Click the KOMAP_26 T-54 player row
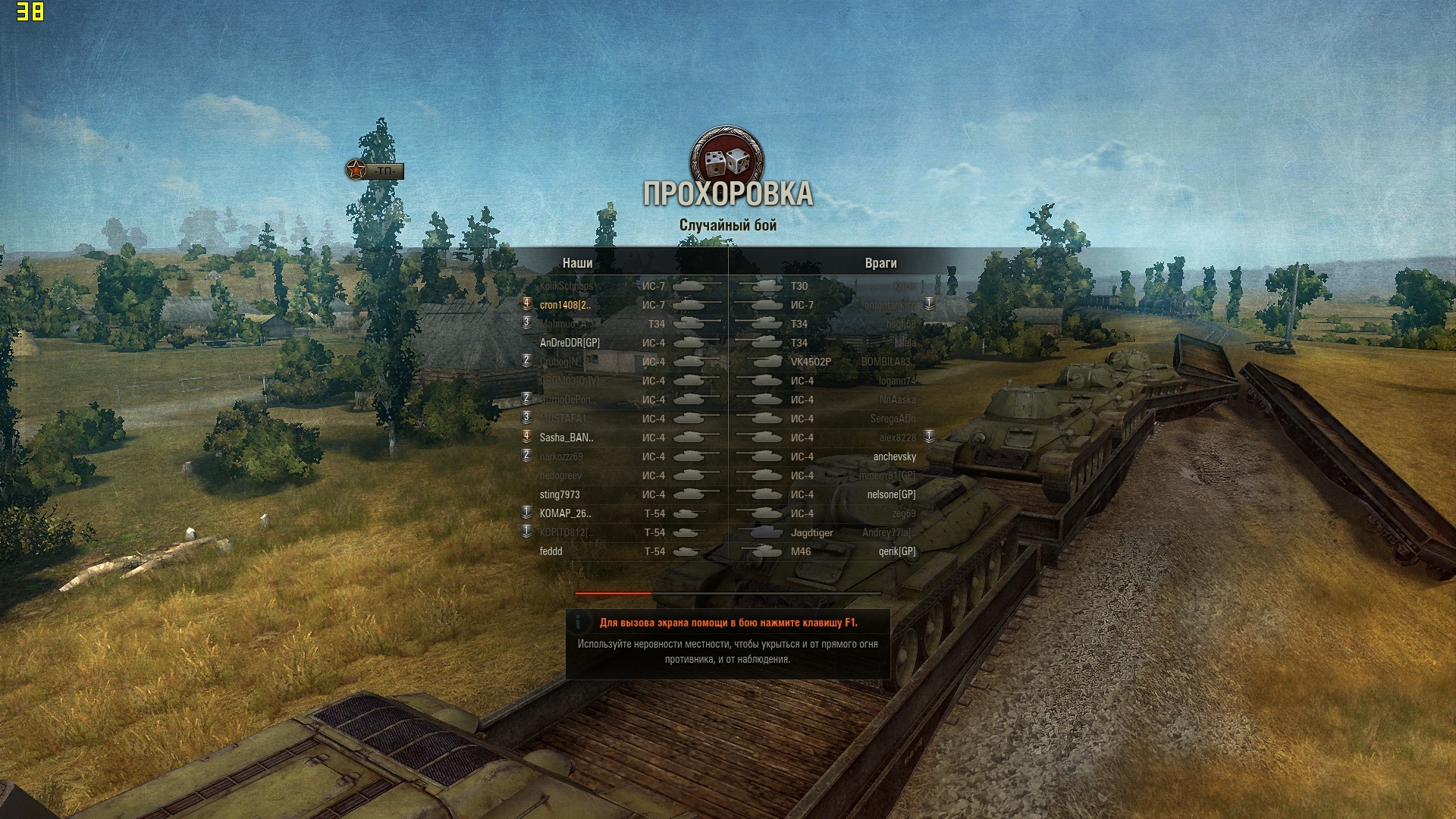Viewport: 1456px width, 819px height. click(x=566, y=513)
